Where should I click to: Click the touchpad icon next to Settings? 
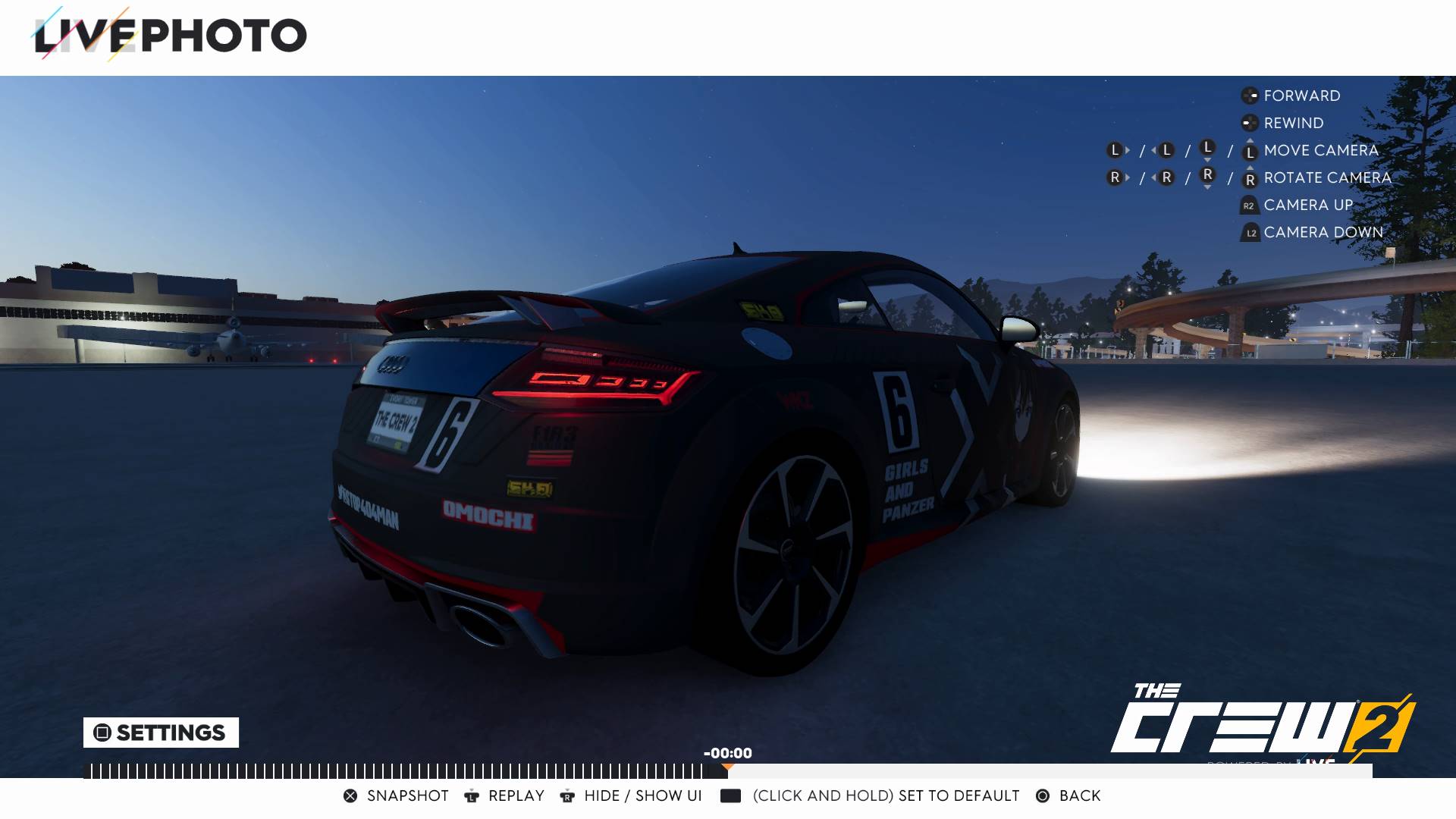coord(101,733)
